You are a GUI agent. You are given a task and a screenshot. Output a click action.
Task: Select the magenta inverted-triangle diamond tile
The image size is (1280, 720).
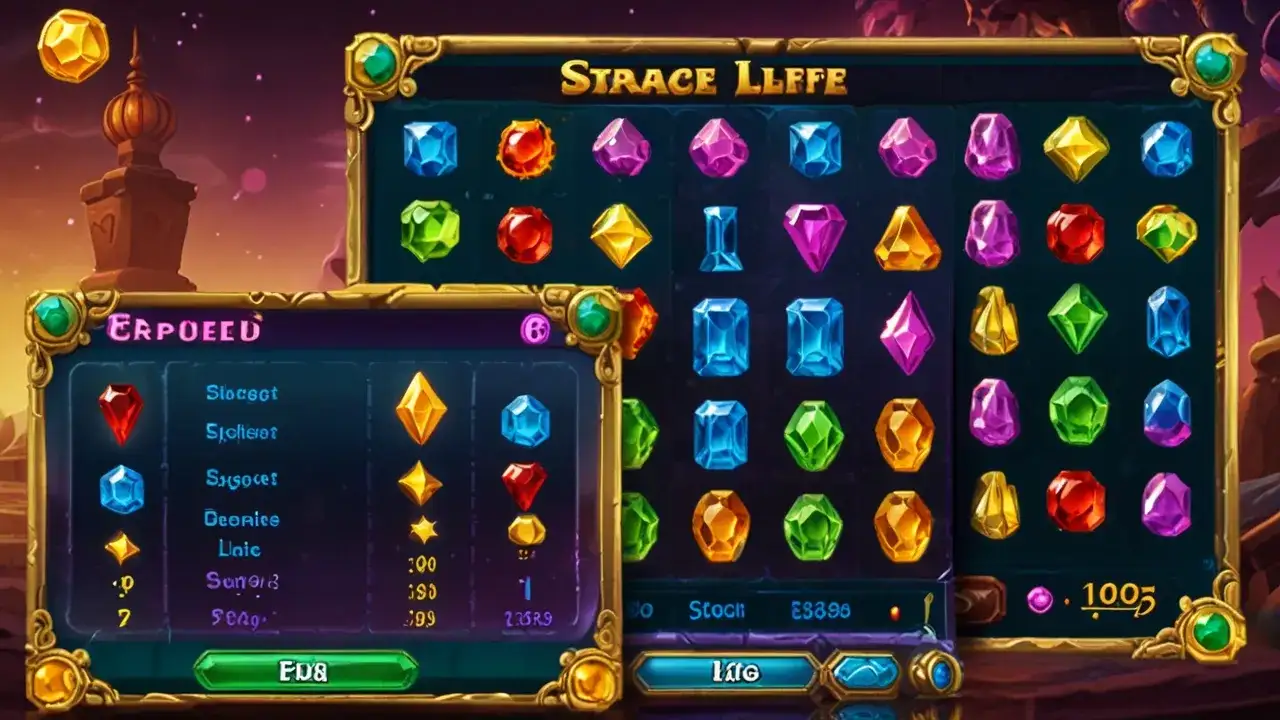coord(813,236)
